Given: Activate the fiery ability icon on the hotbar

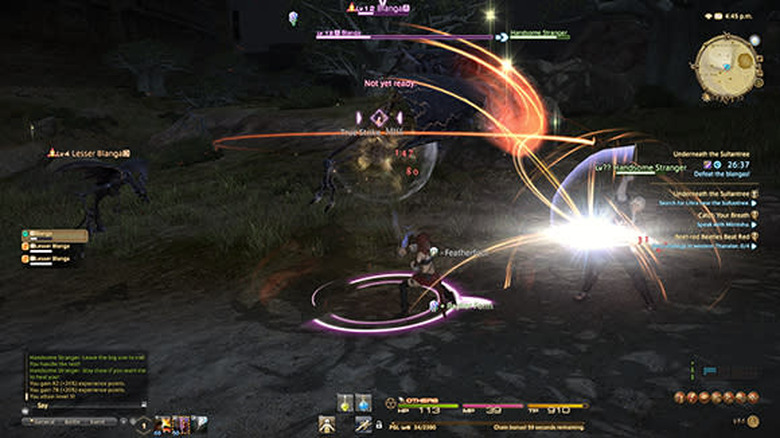Looking at the screenshot, I should click(164, 424).
